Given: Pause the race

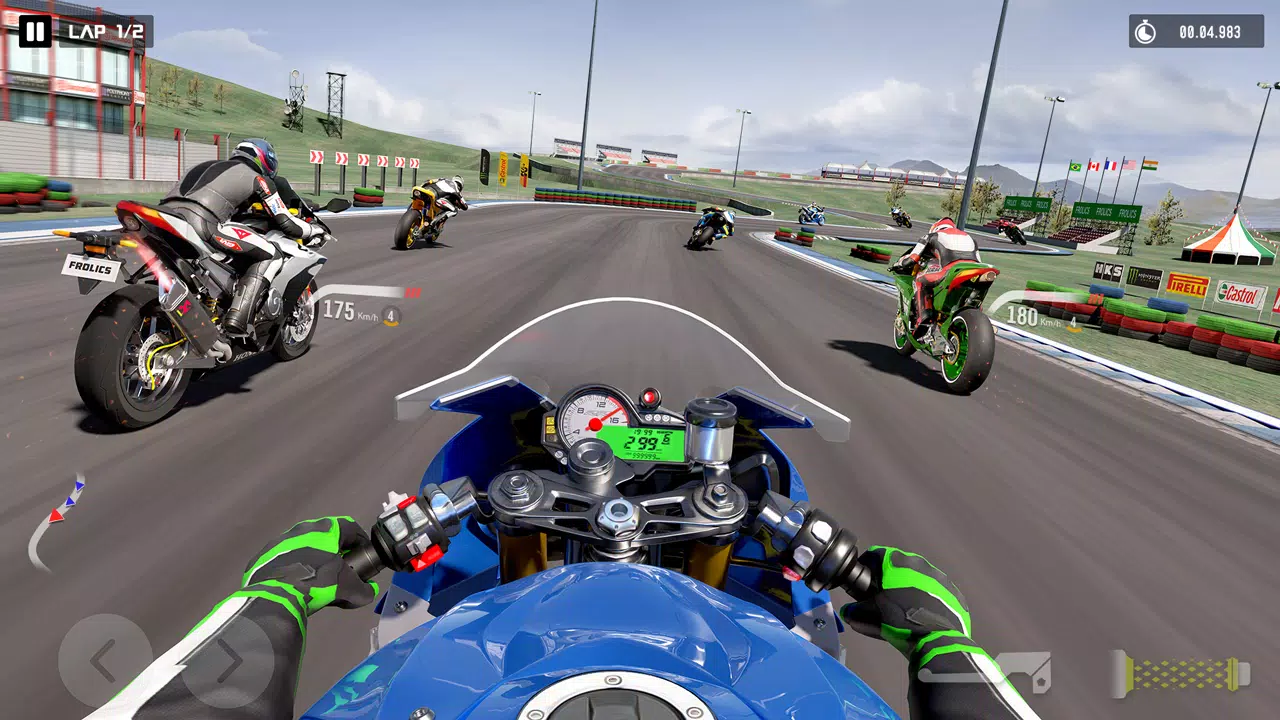Looking at the screenshot, I should click(x=35, y=32).
